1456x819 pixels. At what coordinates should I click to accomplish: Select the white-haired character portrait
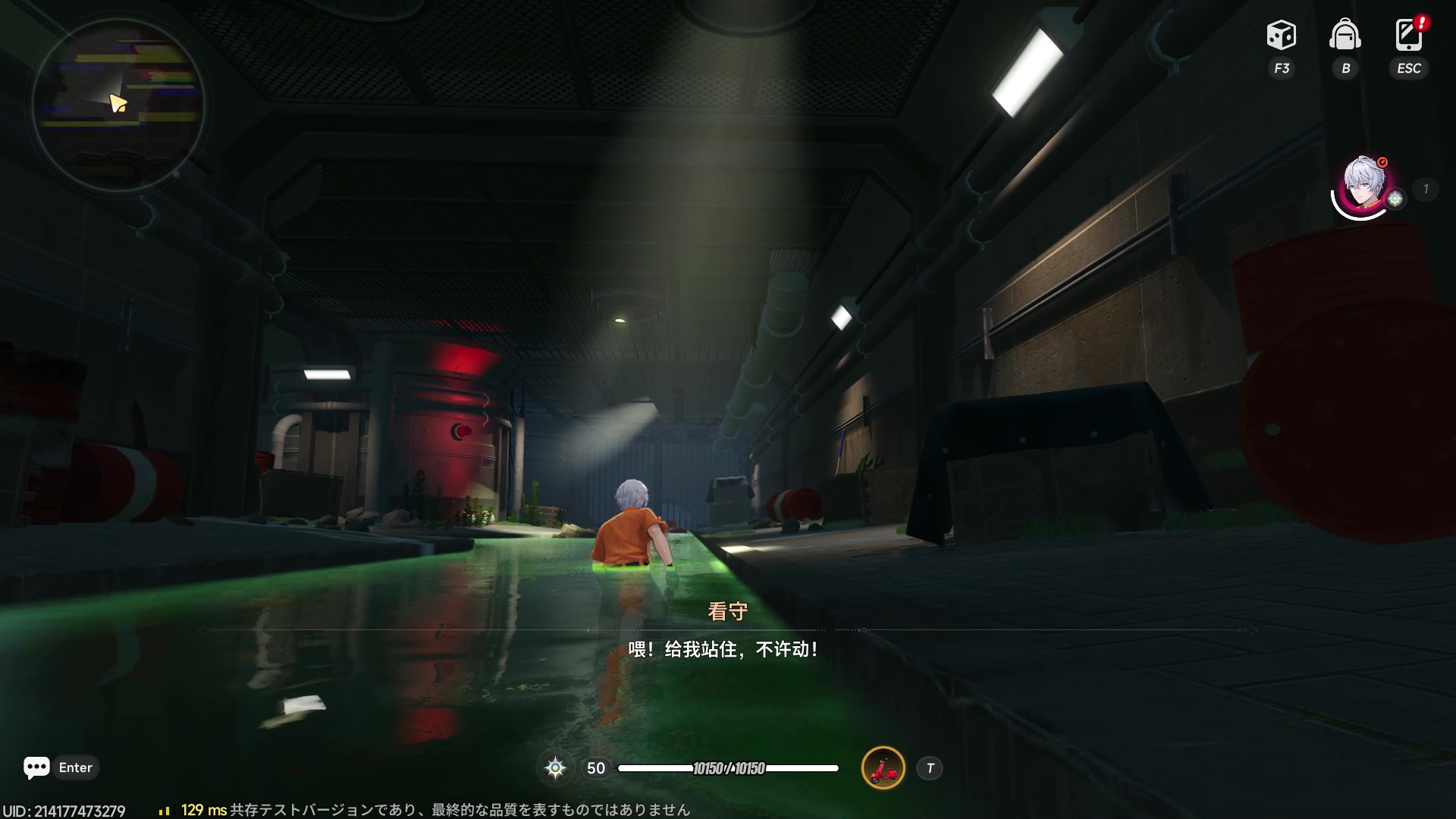point(1363,185)
